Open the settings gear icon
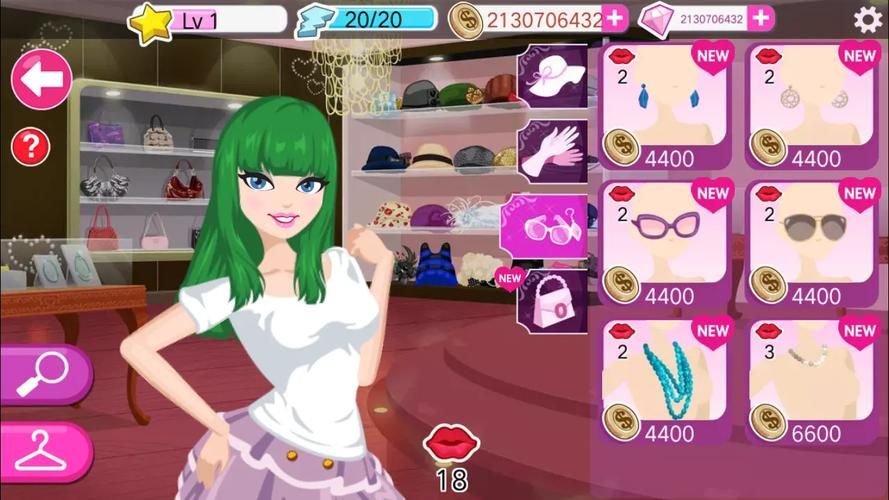889x500 pixels. (867, 19)
